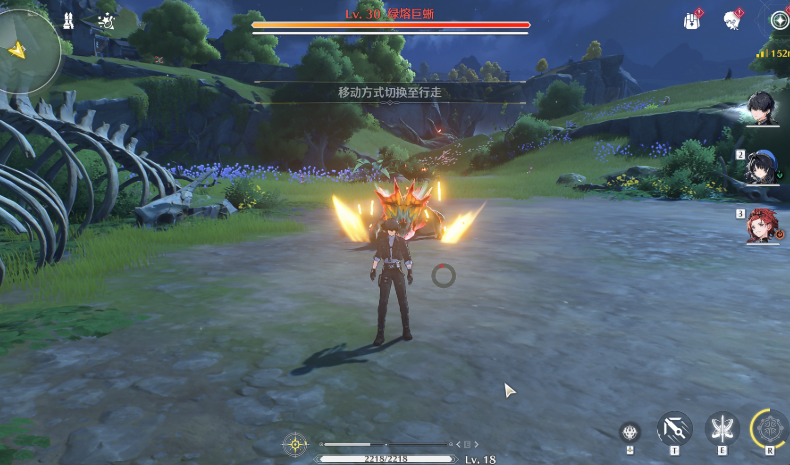Switch to the dark-haired first party member

point(764,109)
